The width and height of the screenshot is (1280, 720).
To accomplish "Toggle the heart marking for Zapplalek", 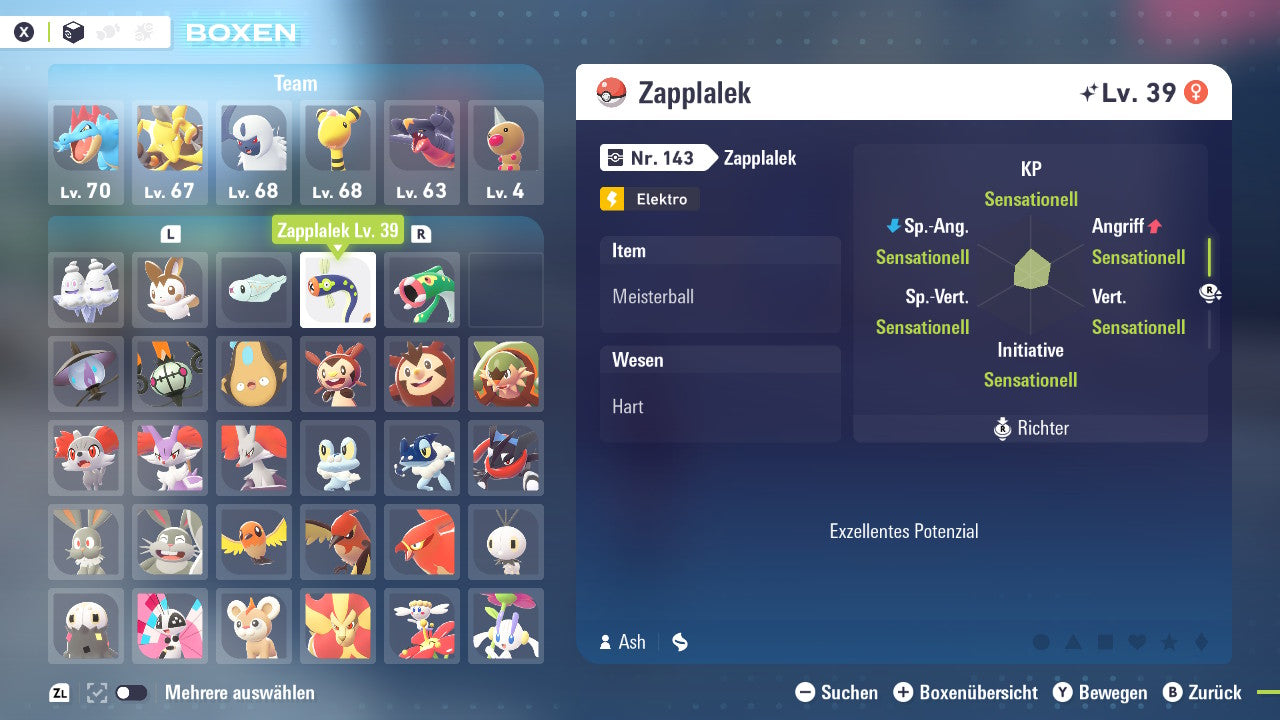I will pos(1136,642).
